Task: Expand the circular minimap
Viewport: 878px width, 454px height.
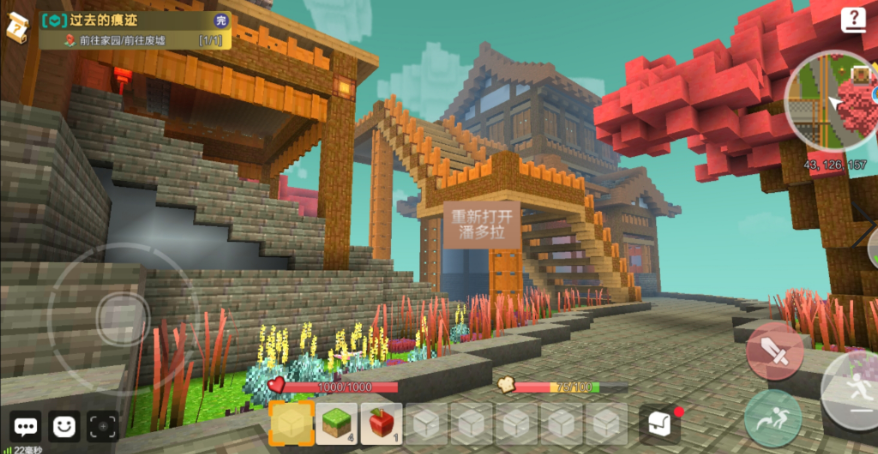Action: (835, 98)
